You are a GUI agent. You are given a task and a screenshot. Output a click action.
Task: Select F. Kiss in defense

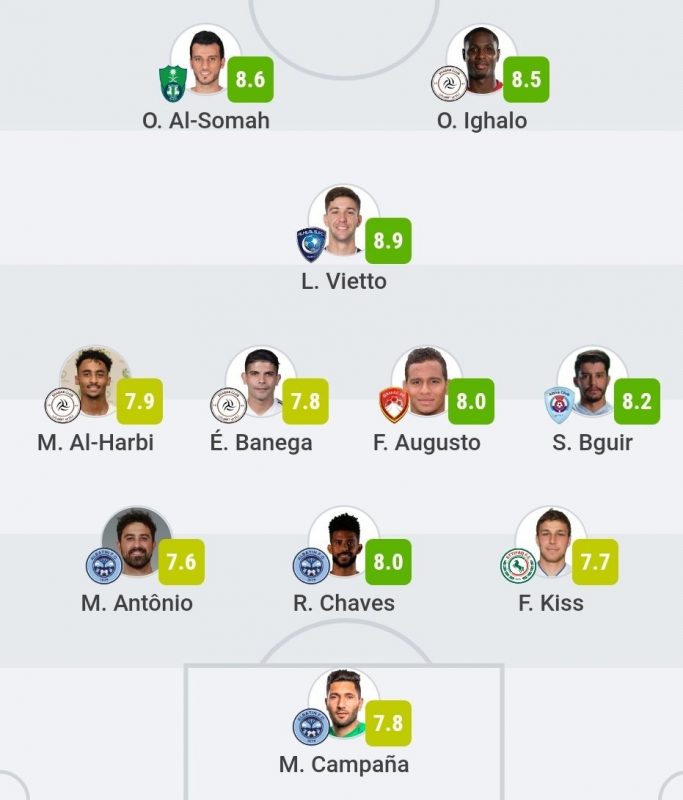coord(551,541)
